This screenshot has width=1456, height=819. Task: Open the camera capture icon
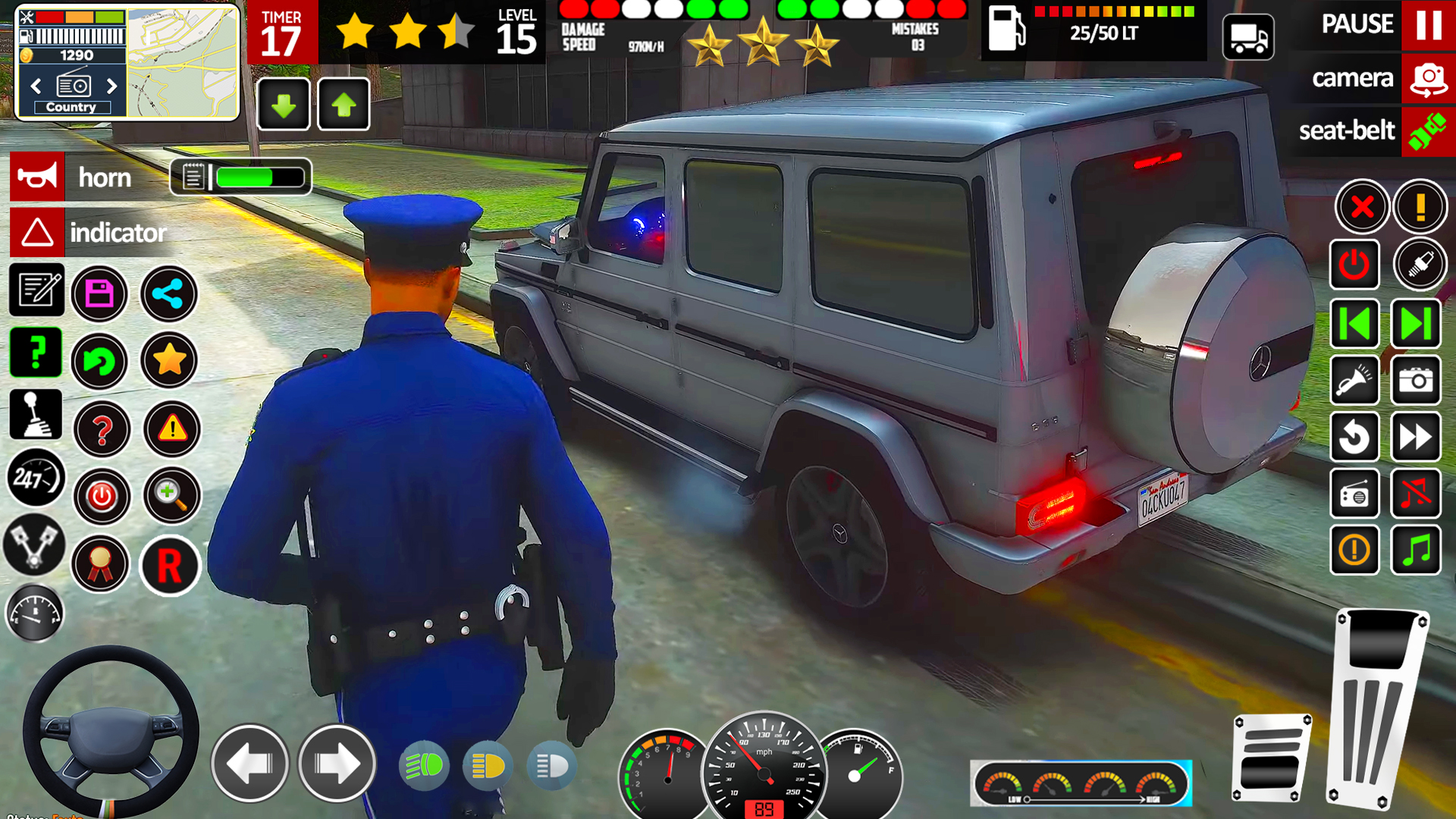coord(1417,381)
